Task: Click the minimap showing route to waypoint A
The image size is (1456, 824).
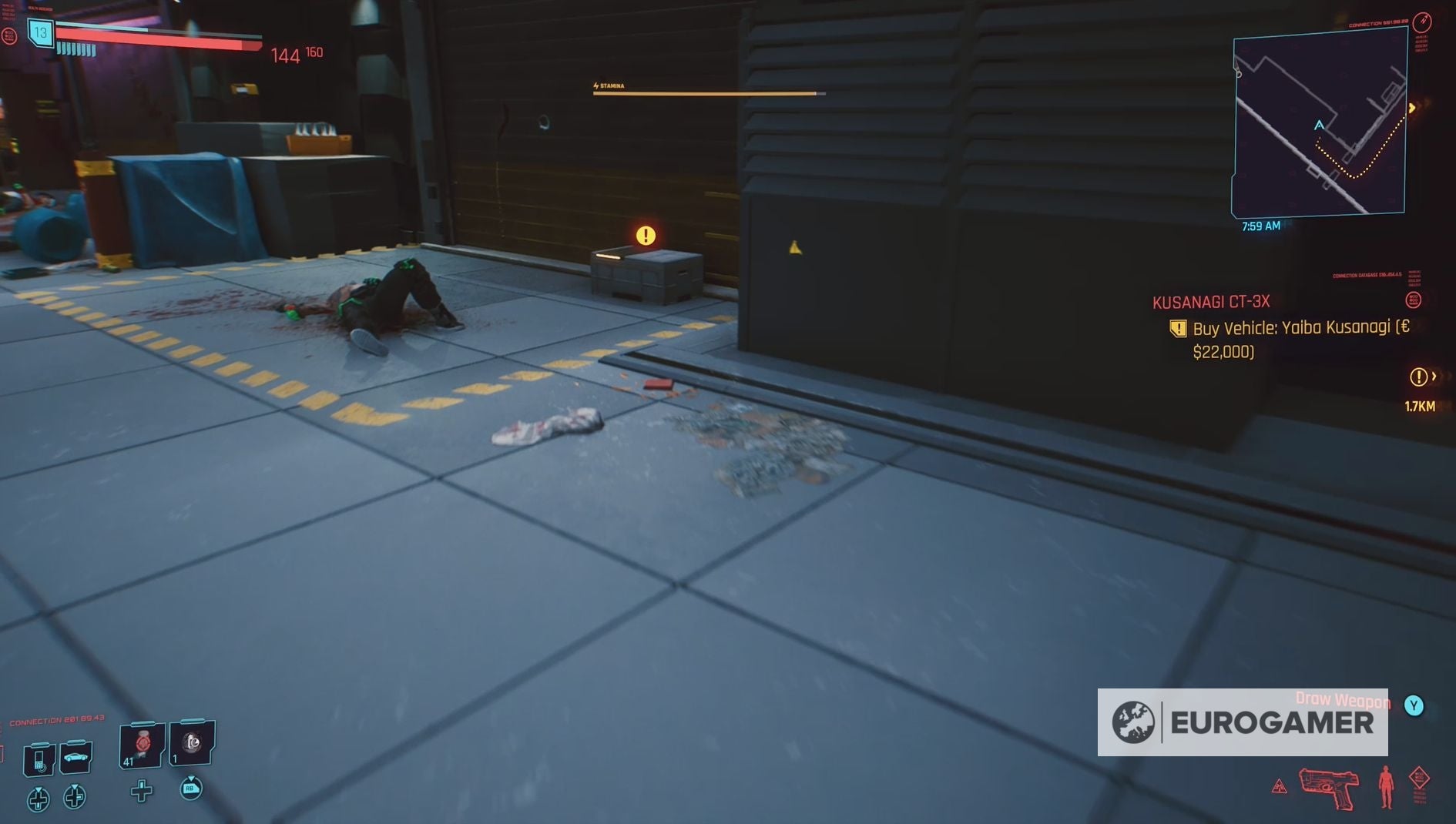Action: tap(1319, 123)
